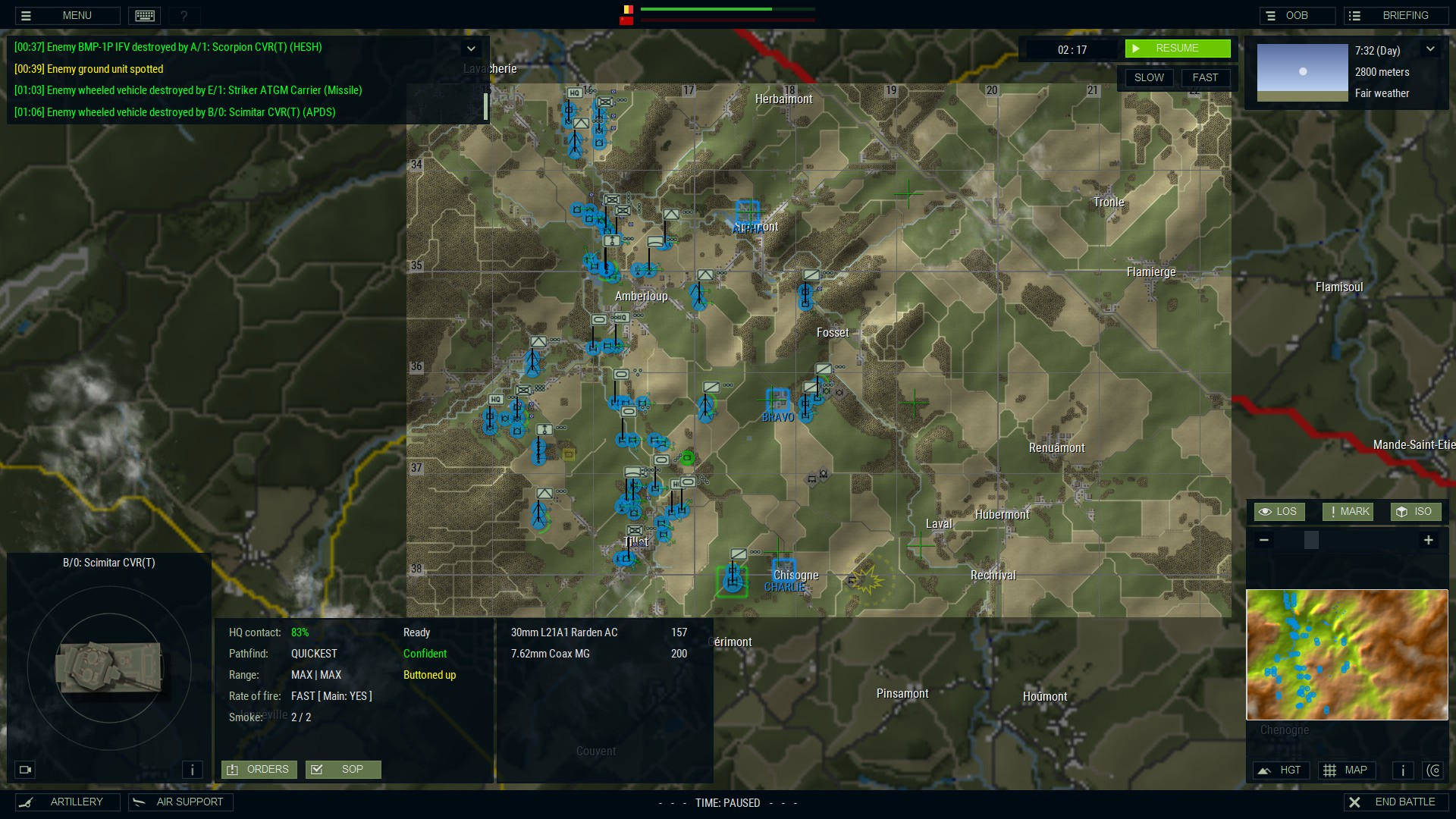Zoom out with the minus button
The width and height of the screenshot is (1456, 819).
pos(1263,540)
